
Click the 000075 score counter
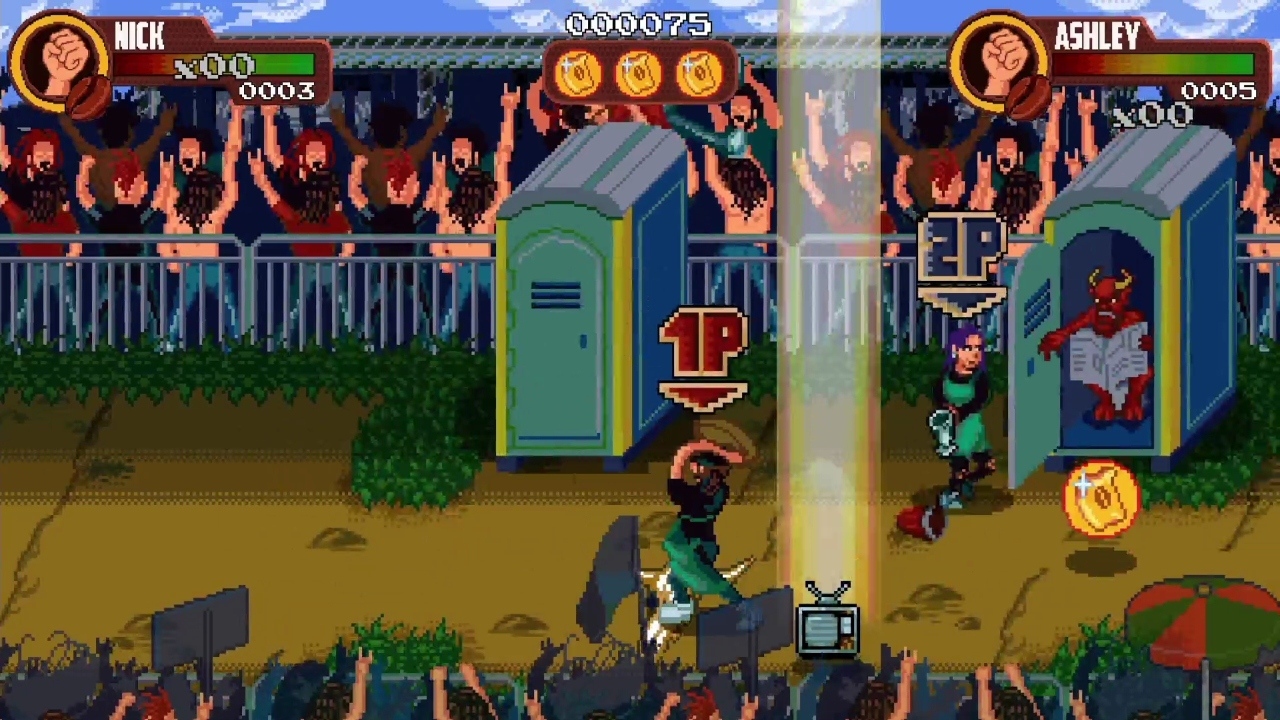(x=640, y=25)
